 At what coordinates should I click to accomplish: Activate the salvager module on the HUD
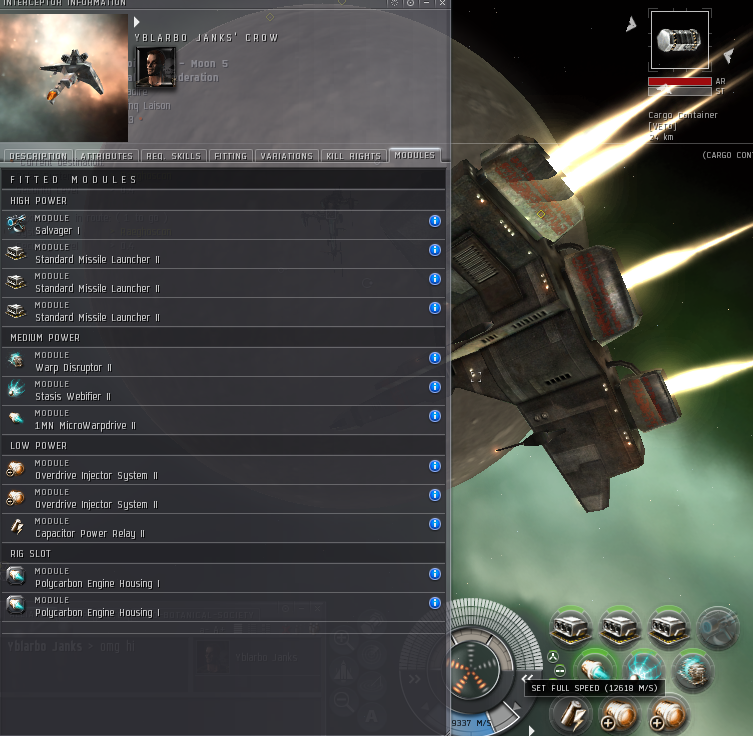[716, 627]
